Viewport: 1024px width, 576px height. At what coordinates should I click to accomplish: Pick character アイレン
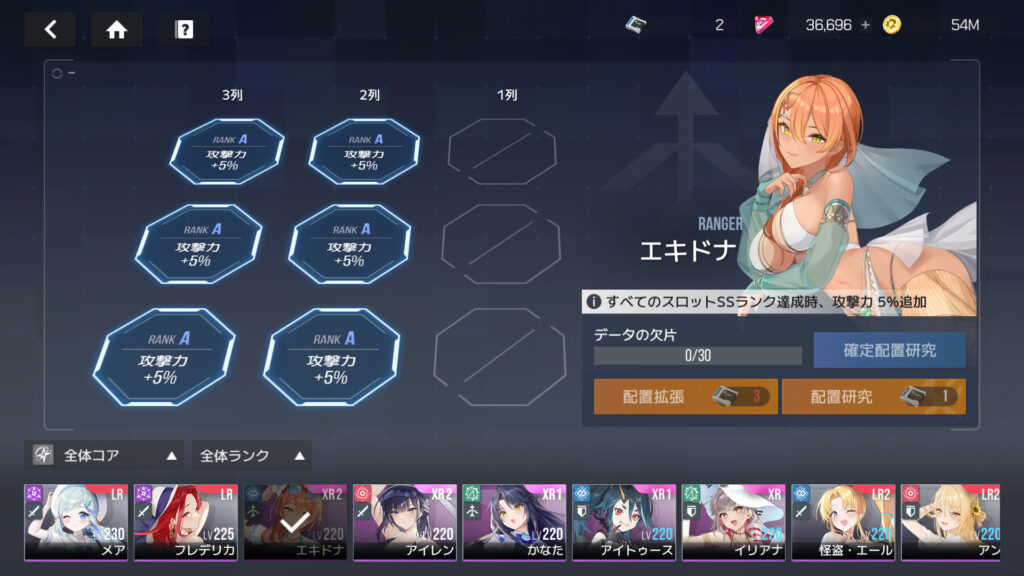pos(405,522)
